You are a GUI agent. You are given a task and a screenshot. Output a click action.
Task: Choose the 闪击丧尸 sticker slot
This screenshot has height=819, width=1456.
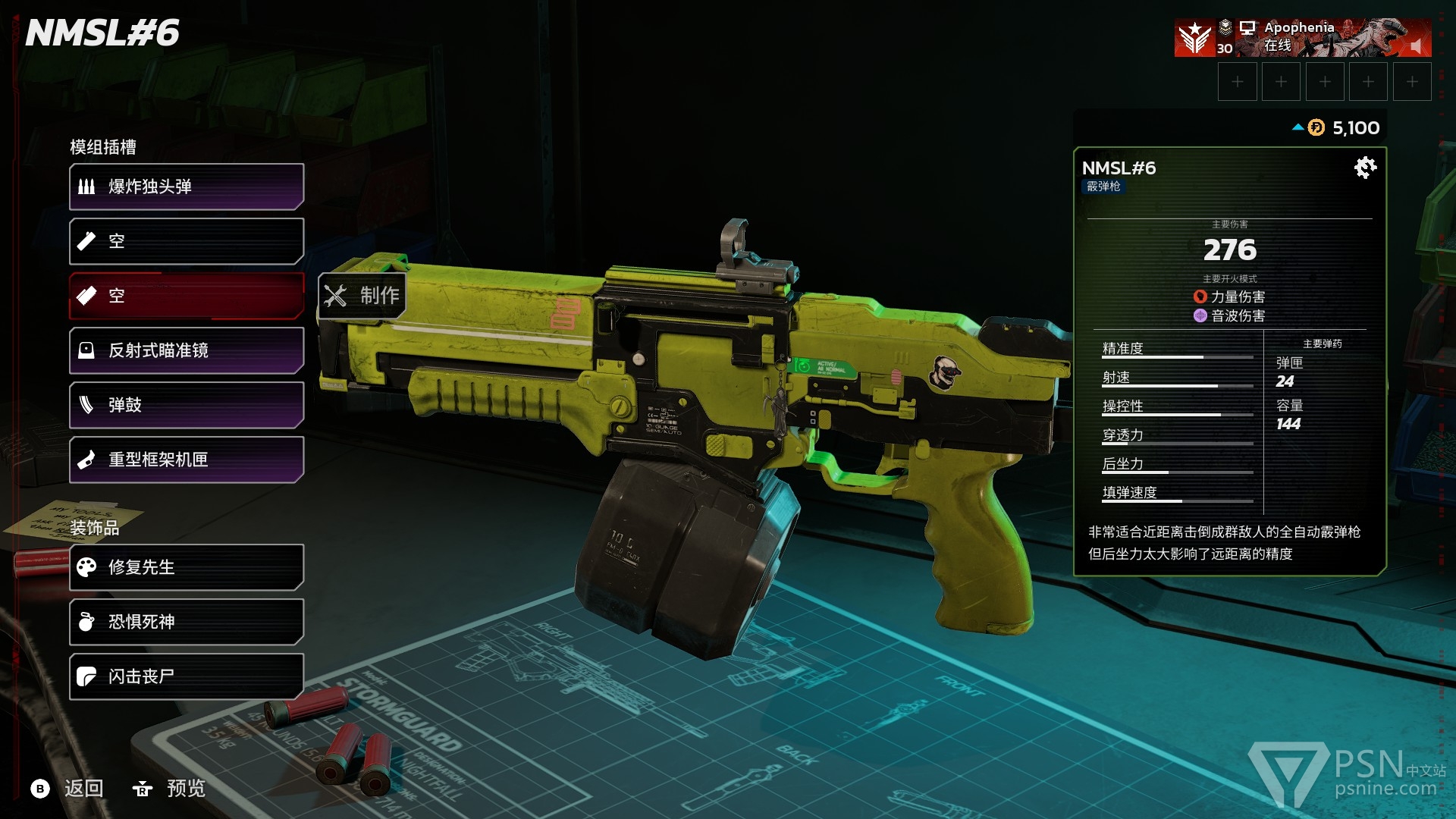pos(187,676)
